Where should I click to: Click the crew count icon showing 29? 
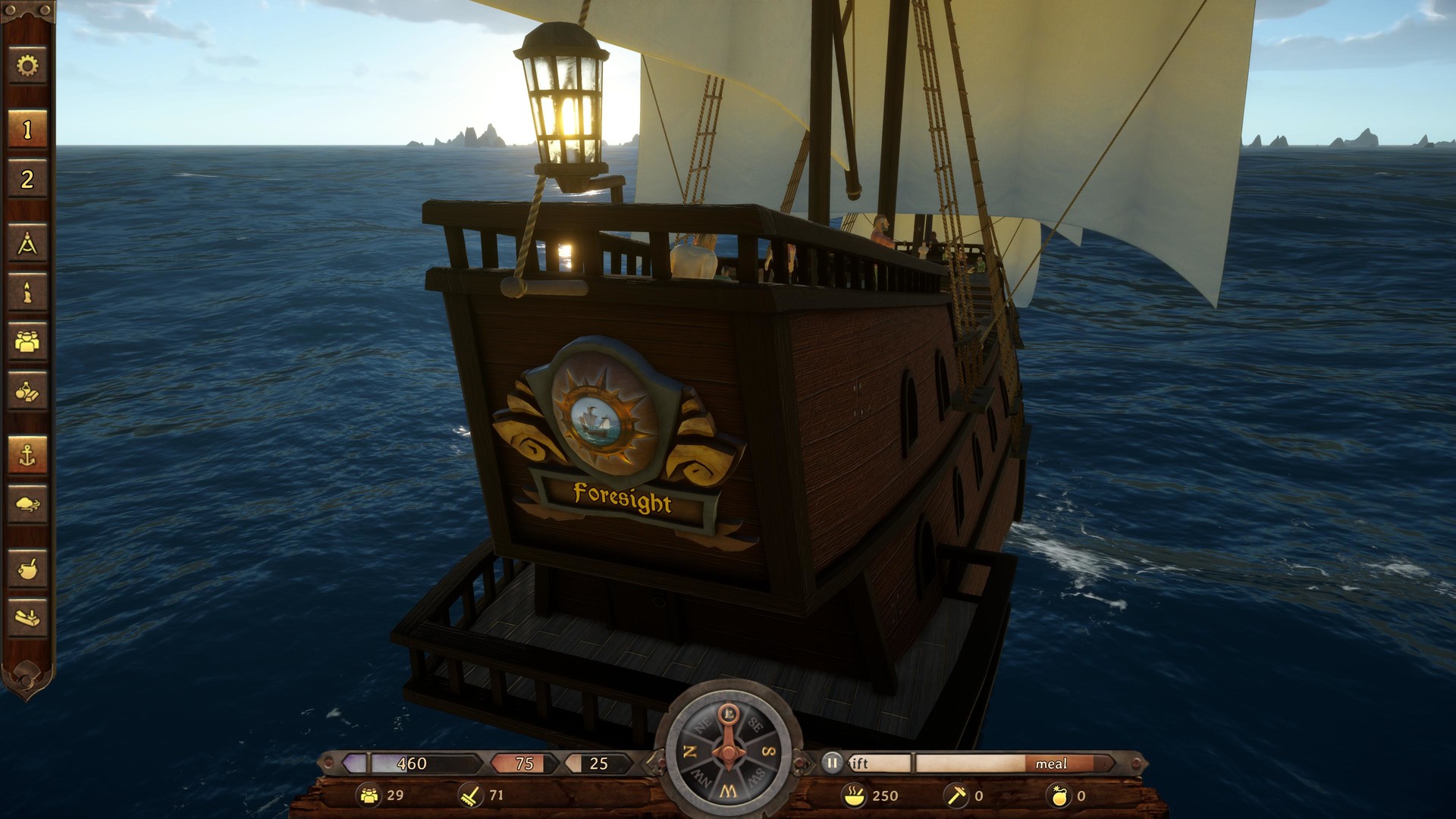click(x=369, y=796)
